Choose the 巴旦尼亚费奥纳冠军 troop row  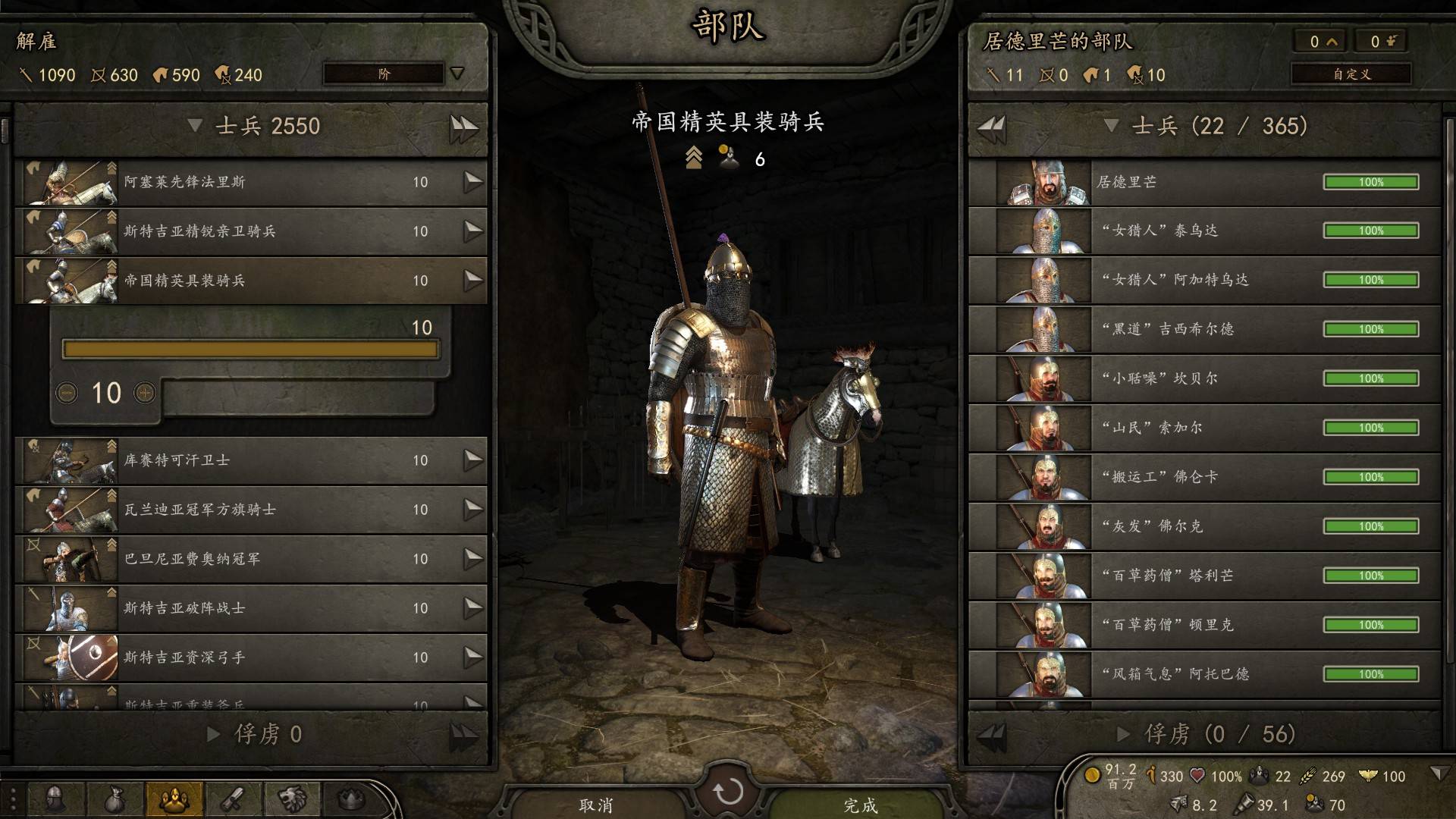tap(250, 559)
